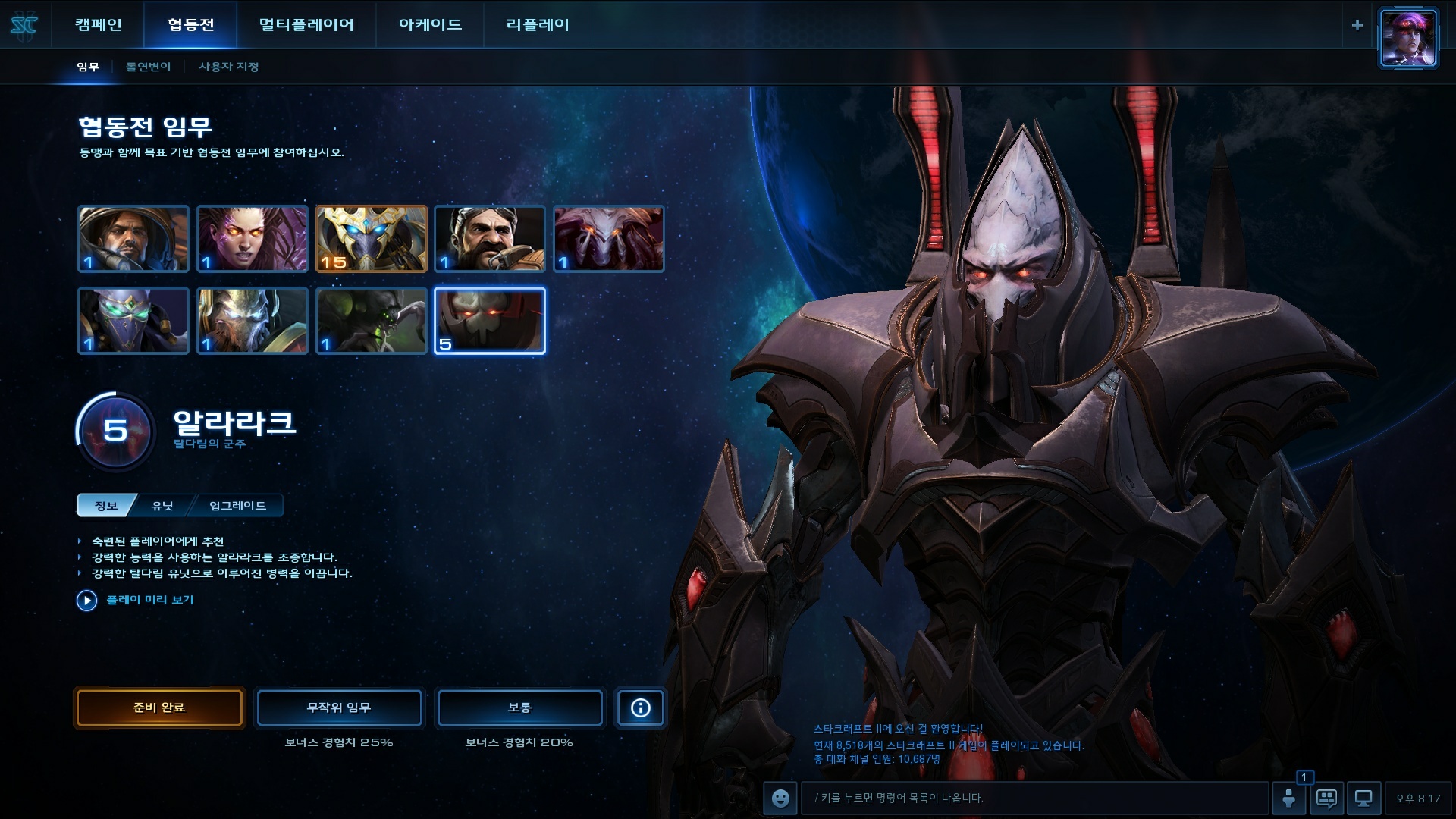
Task: Switch to the 멀티플레이어 tab
Action: click(x=306, y=25)
